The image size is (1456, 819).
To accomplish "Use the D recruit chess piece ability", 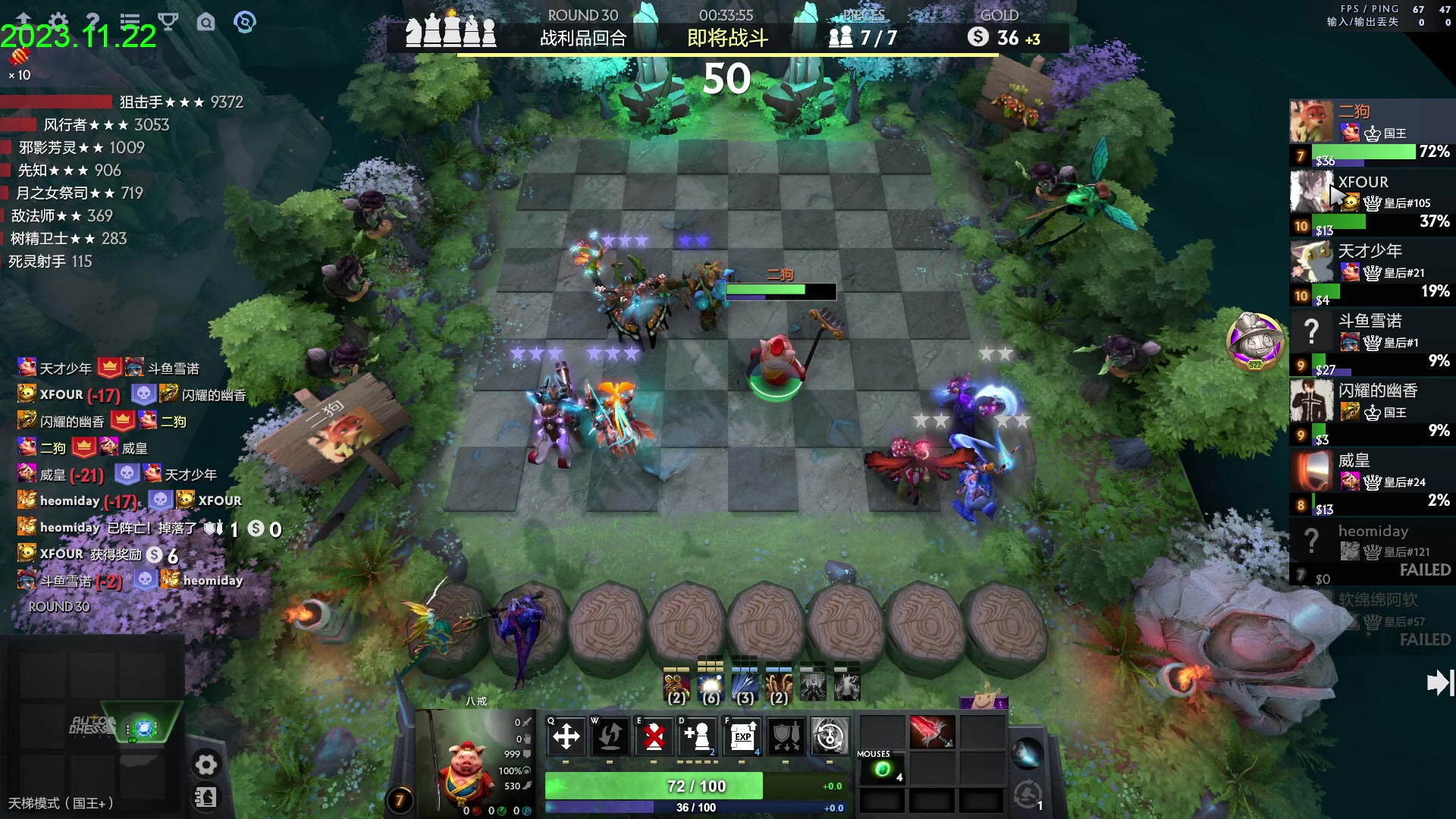I will [698, 736].
